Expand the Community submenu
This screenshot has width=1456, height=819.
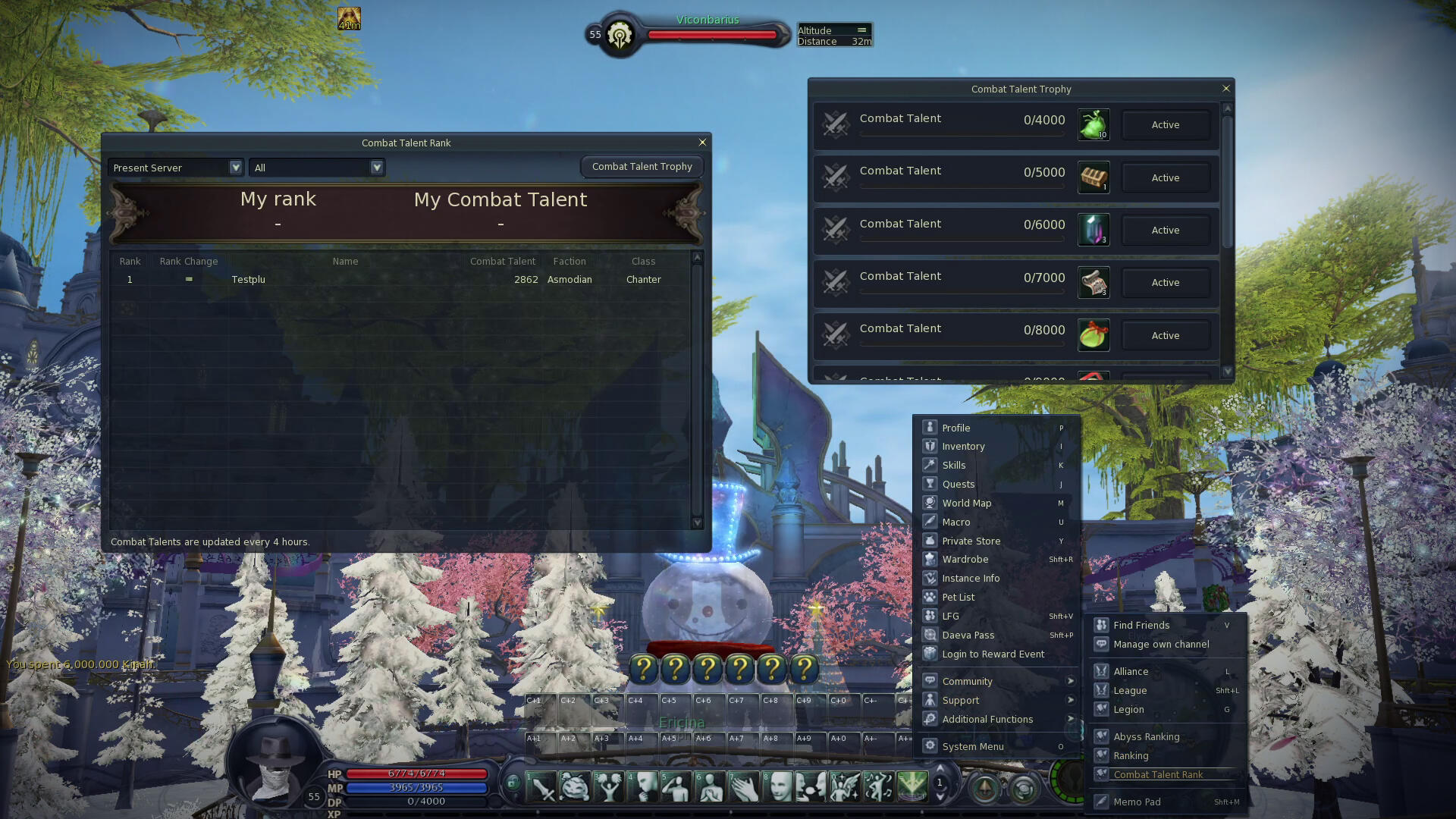click(x=967, y=682)
